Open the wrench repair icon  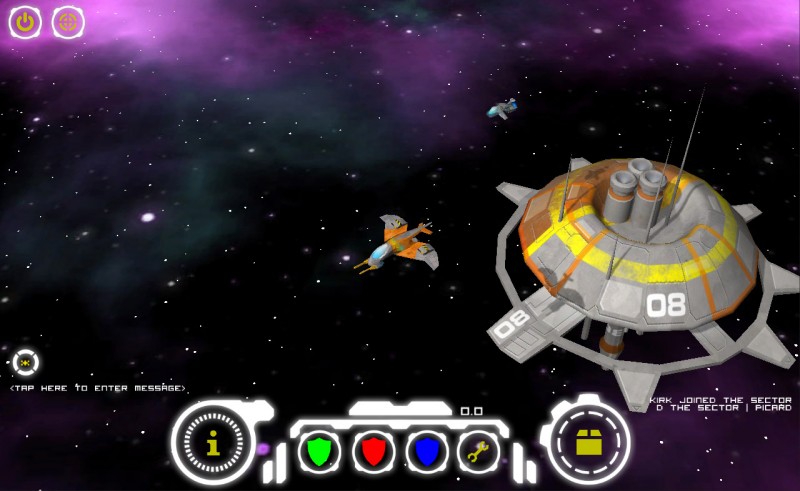(x=479, y=451)
